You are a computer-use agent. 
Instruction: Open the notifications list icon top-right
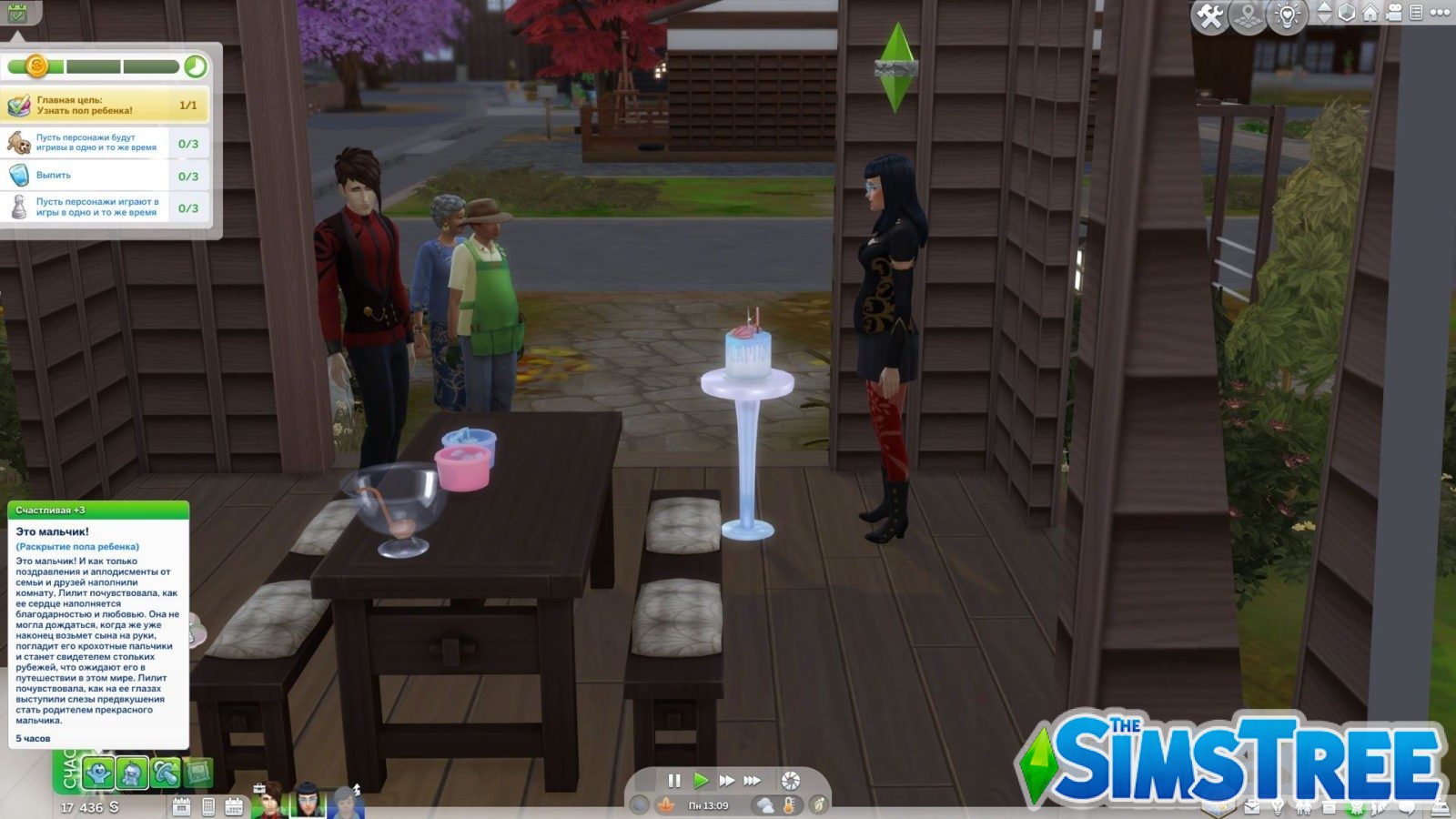pyautogui.click(x=1415, y=14)
